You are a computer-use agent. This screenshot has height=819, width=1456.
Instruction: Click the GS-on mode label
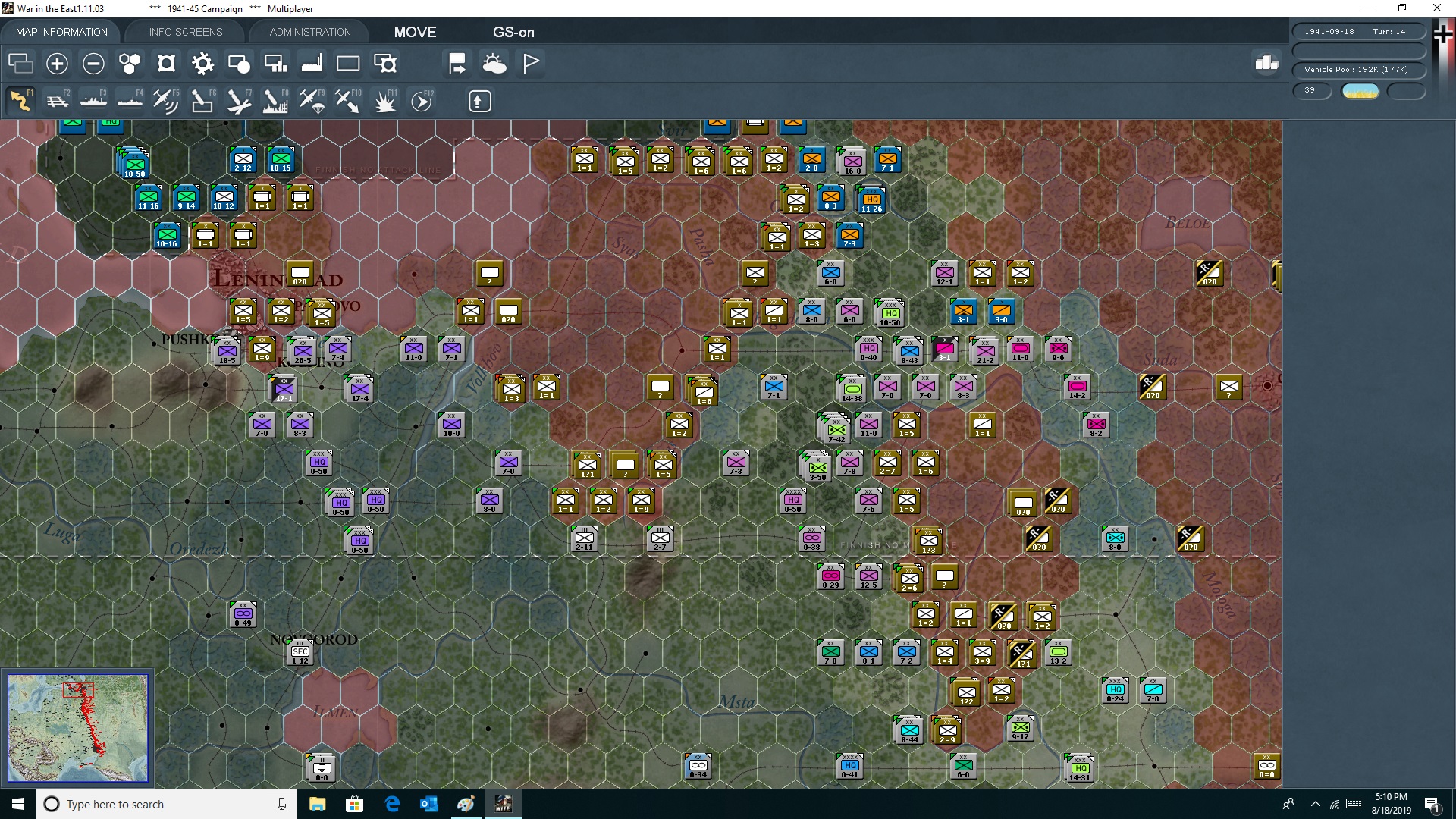(514, 32)
